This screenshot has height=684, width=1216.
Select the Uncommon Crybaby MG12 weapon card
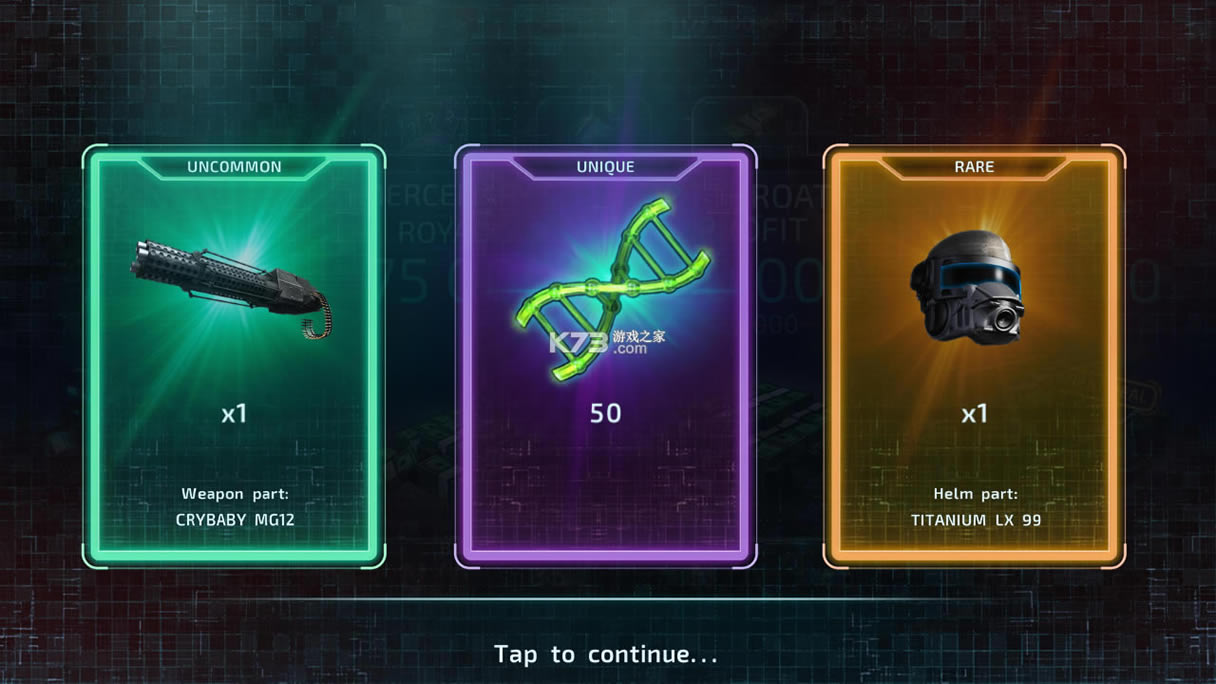coord(234,356)
